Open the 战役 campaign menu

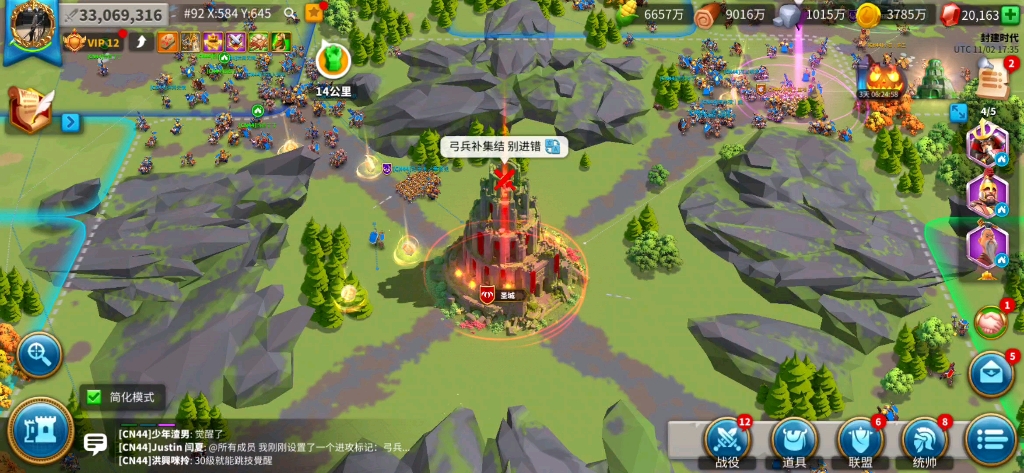tap(727, 440)
